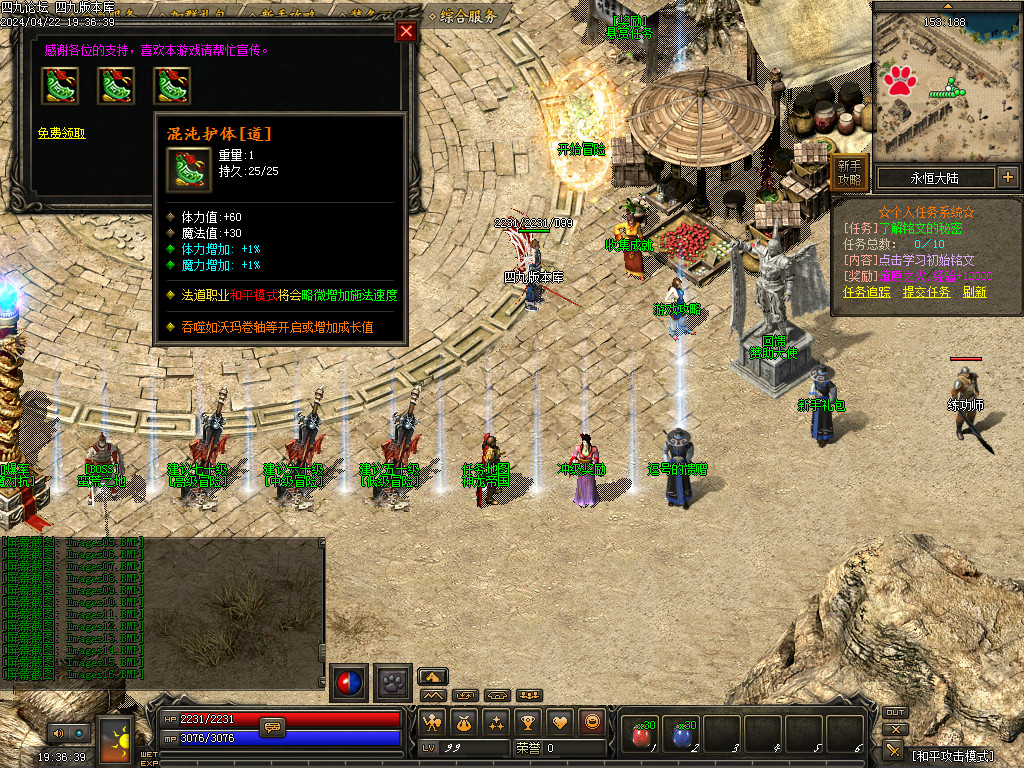Use the blue potion in hotbar slot 2
Image resolution: width=1024 pixels, height=768 pixels.
click(x=682, y=736)
